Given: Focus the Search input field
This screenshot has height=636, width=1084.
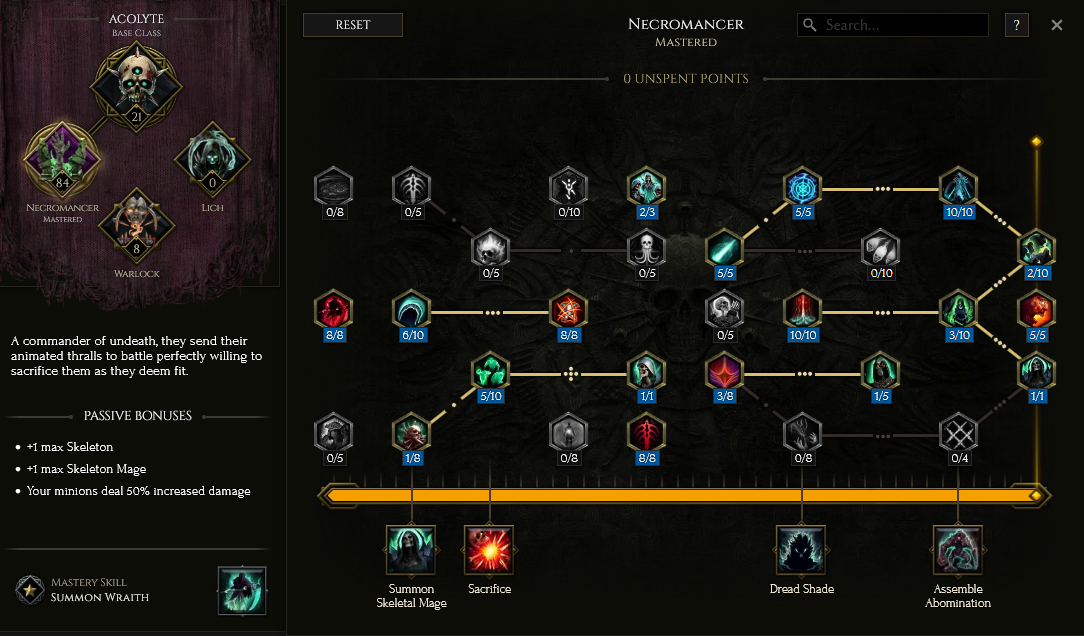Looking at the screenshot, I should [x=900, y=25].
